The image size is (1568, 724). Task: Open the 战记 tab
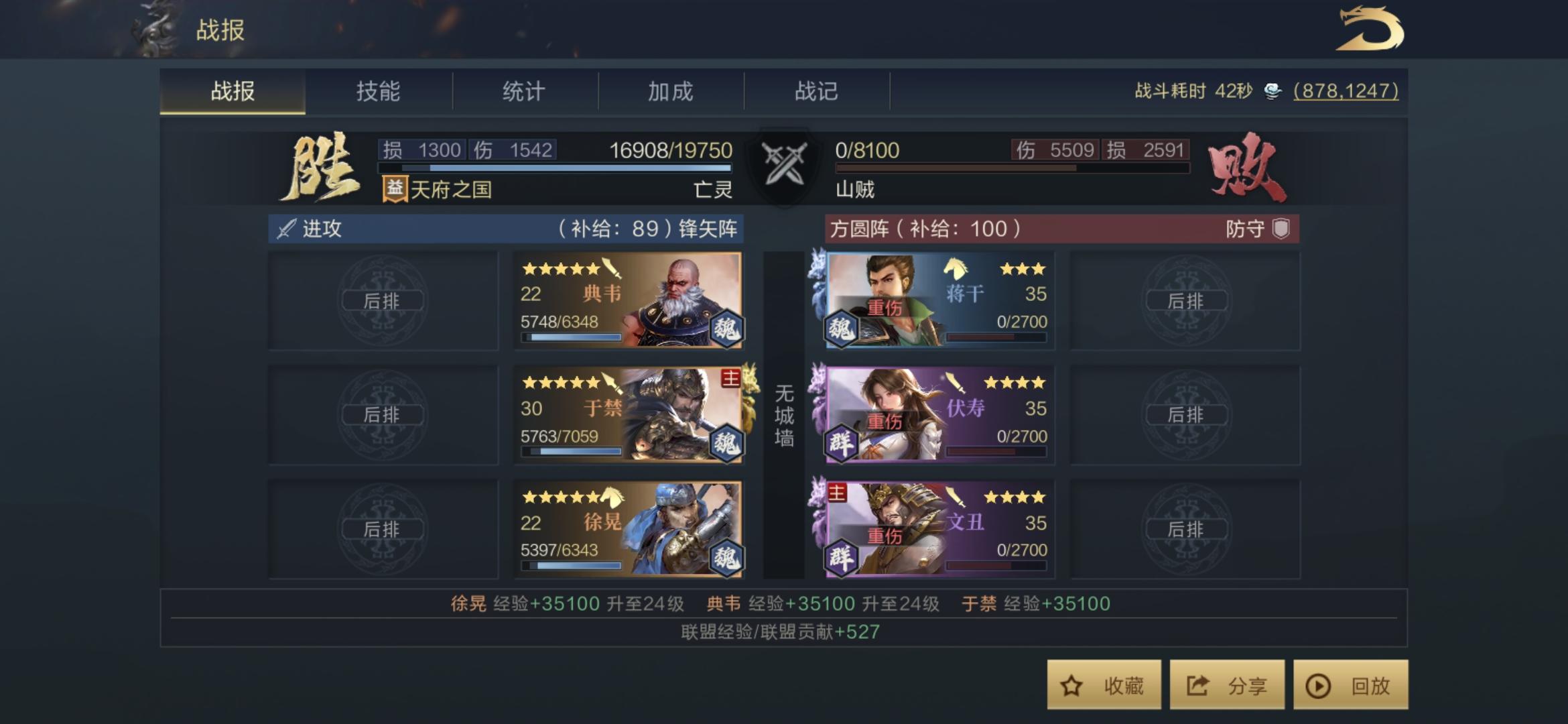816,92
